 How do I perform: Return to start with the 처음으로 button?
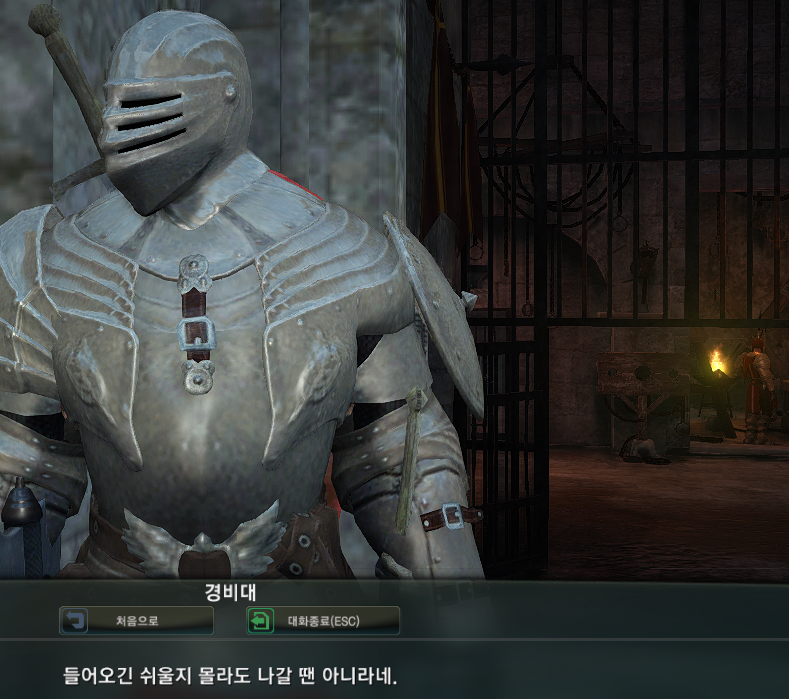pos(136,621)
